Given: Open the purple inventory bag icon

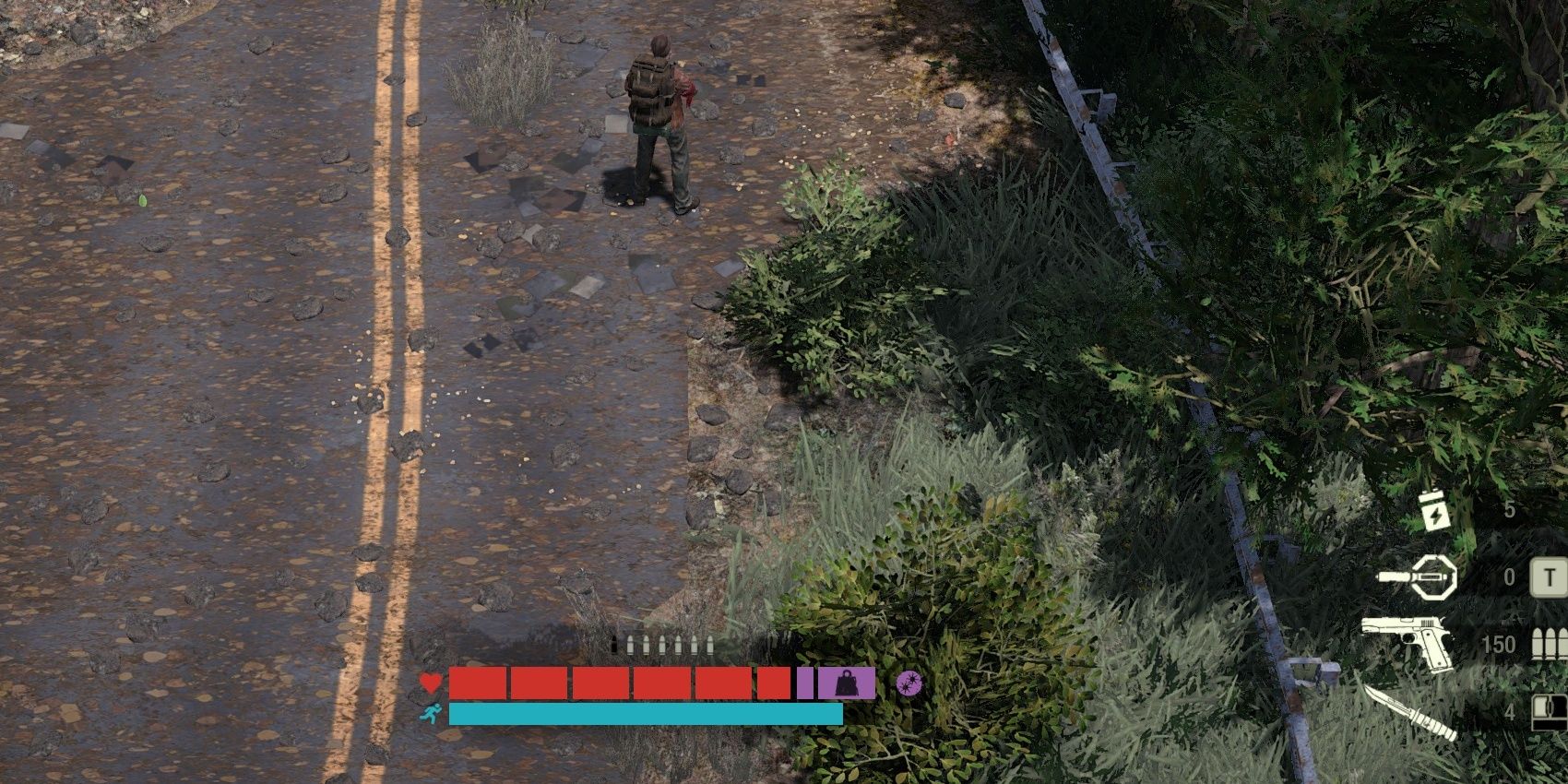Looking at the screenshot, I should (x=847, y=683).
